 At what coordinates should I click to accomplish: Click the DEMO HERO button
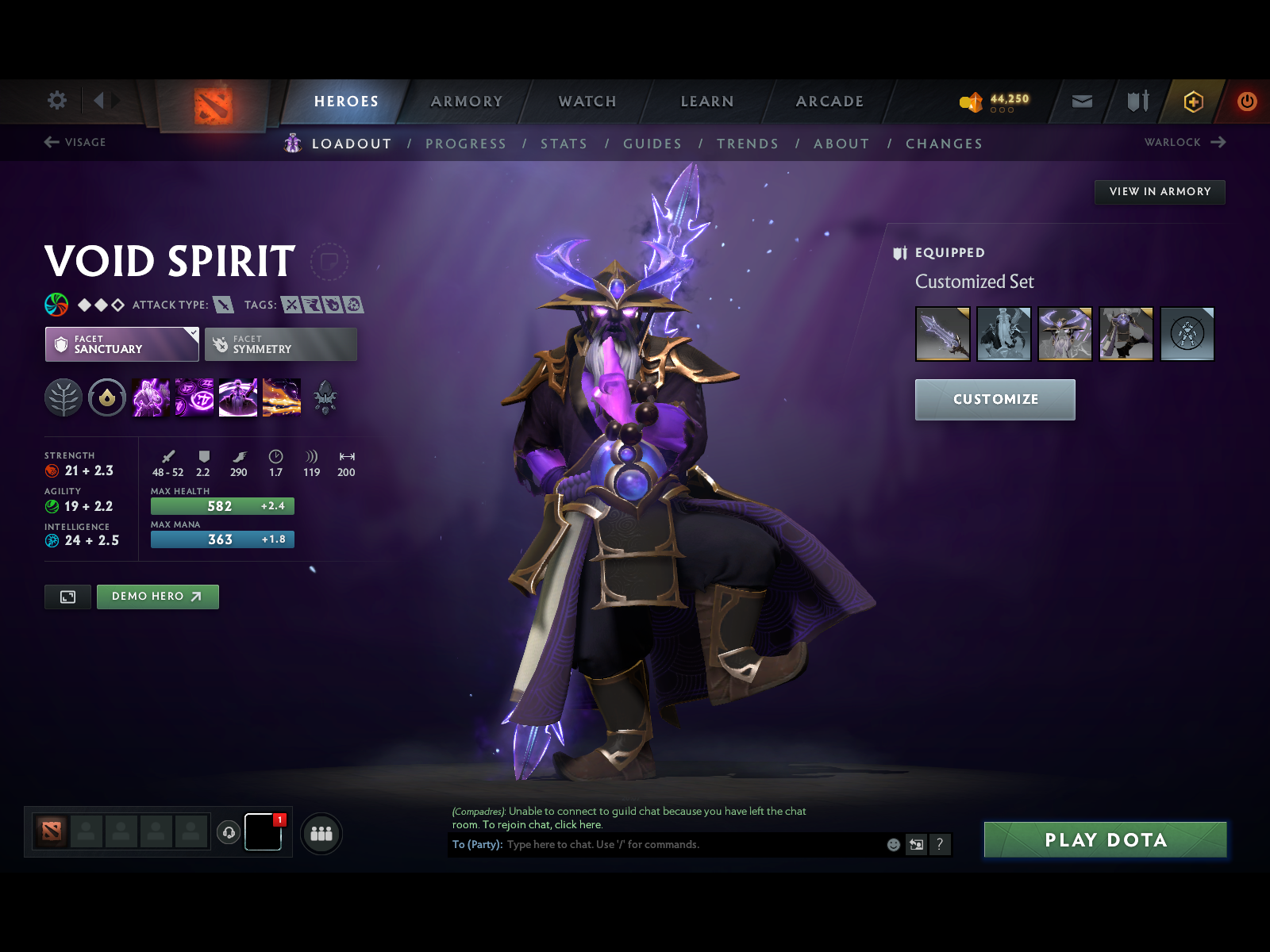coord(157,597)
